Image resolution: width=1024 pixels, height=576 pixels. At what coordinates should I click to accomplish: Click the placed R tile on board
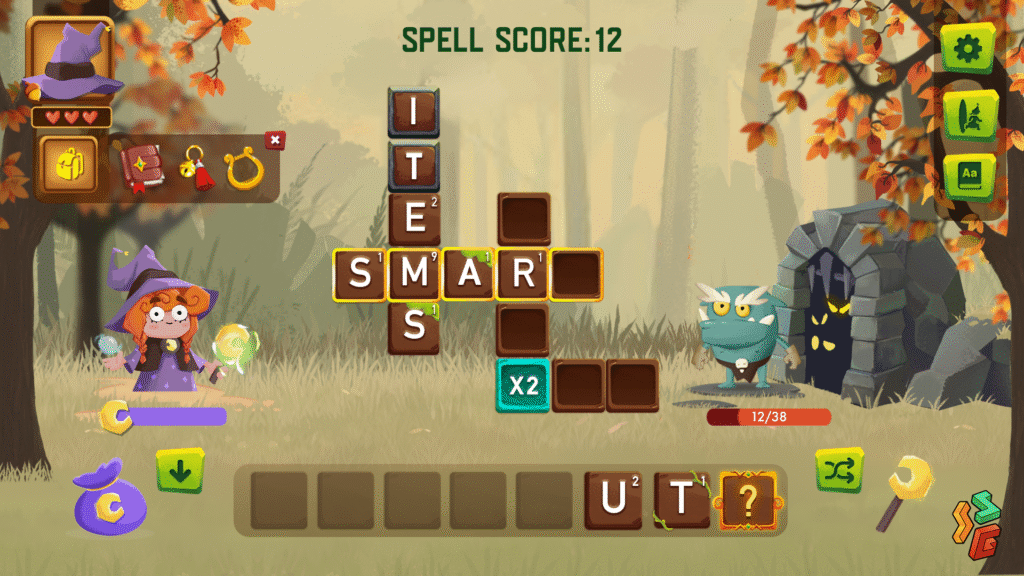click(x=523, y=275)
